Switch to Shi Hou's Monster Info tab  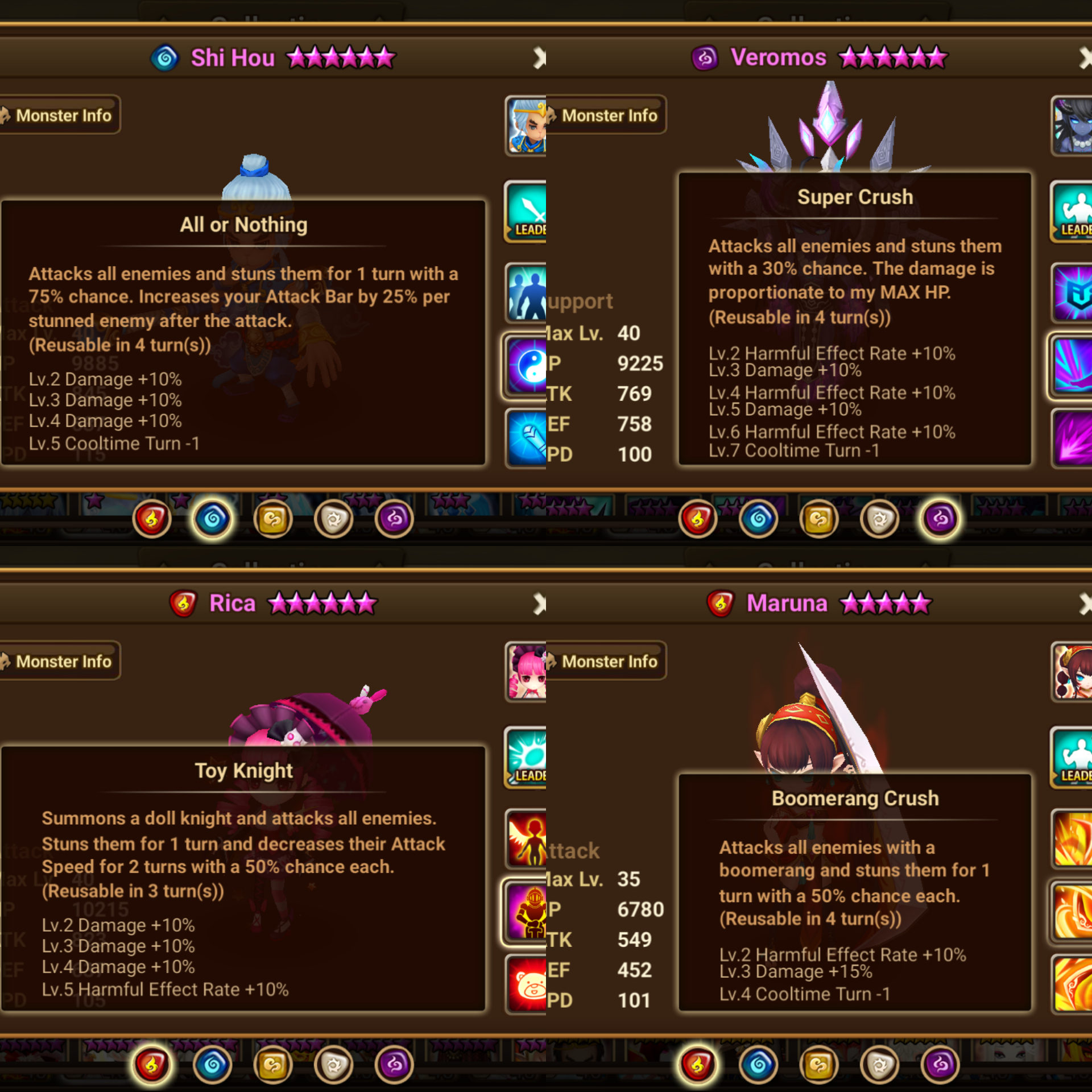tap(61, 115)
